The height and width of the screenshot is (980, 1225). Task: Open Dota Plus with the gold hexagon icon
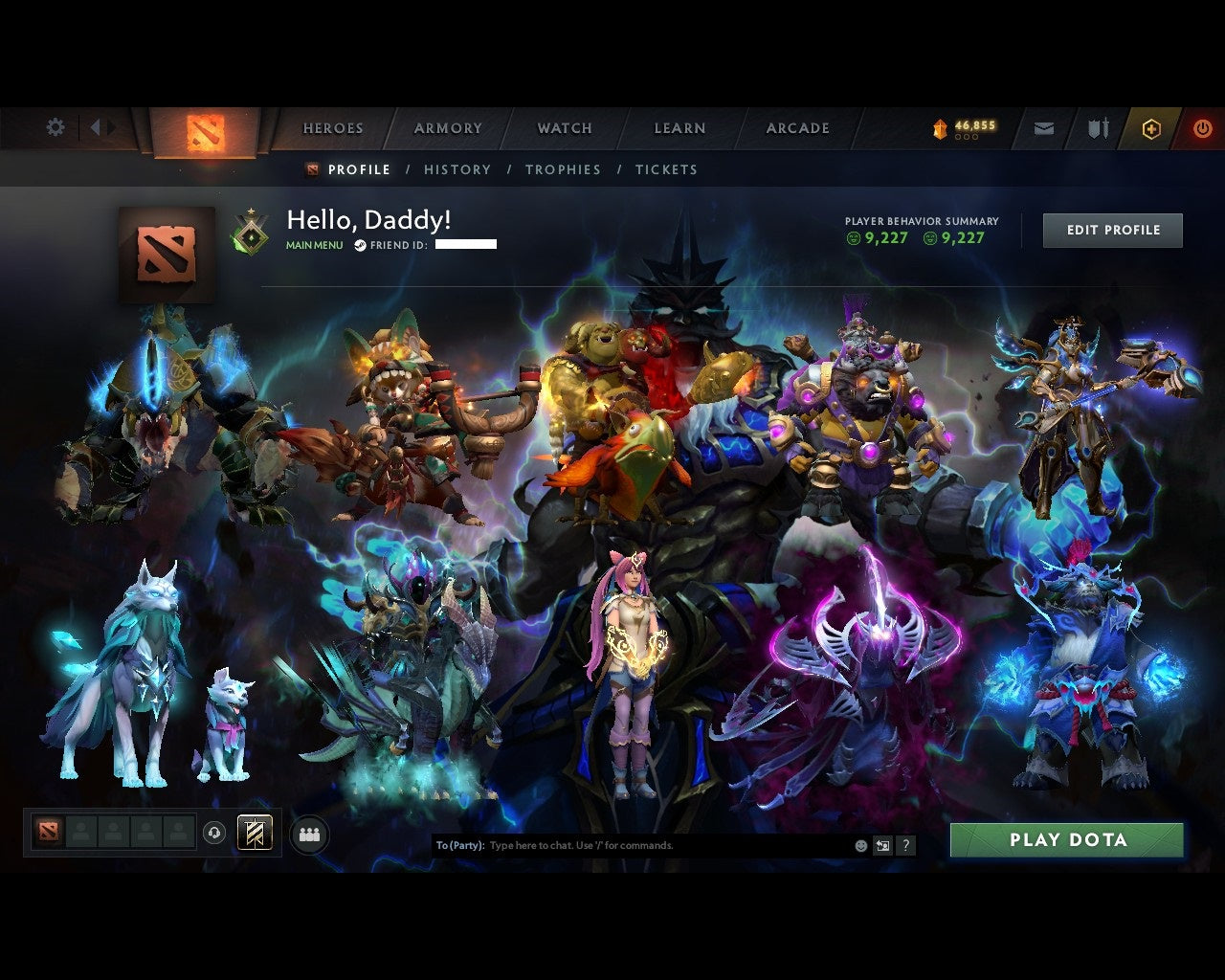(1151, 128)
